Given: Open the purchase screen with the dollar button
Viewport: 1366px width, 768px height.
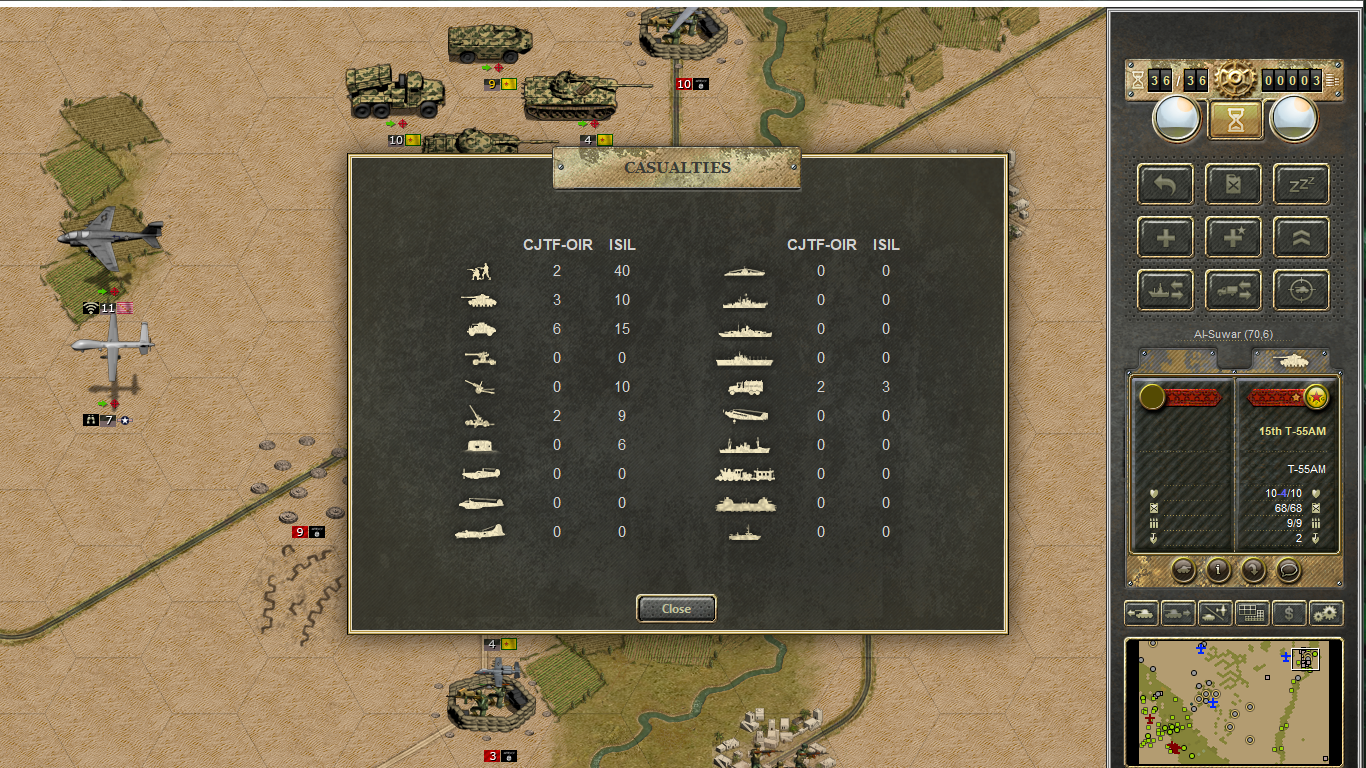Looking at the screenshot, I should [1289, 613].
